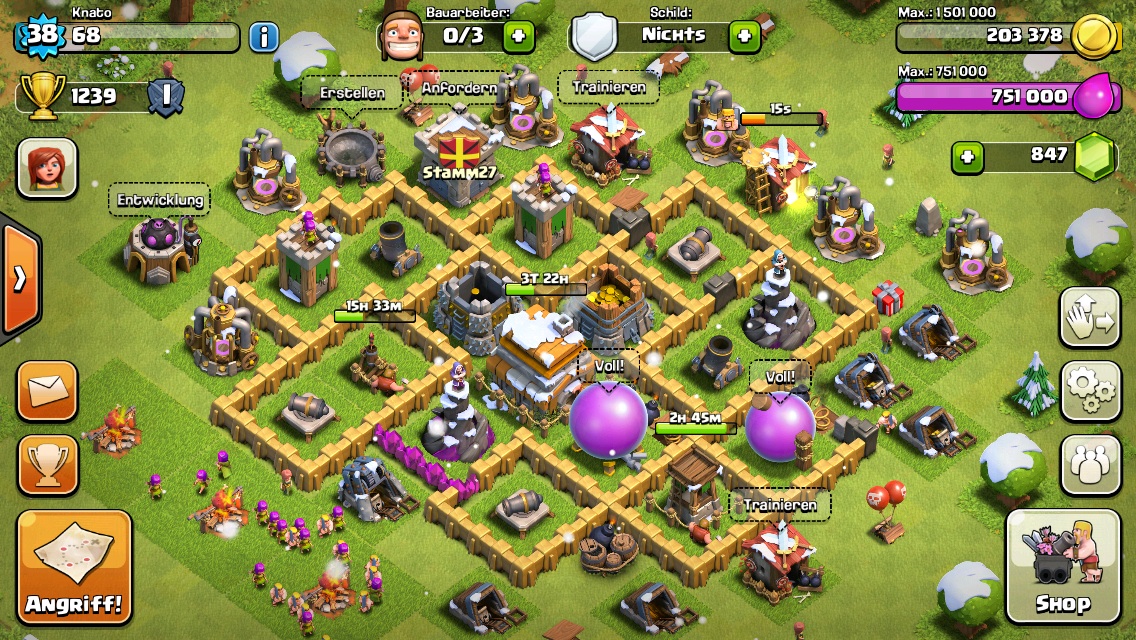
Task: Add a builder with the plus button
Action: point(518,37)
